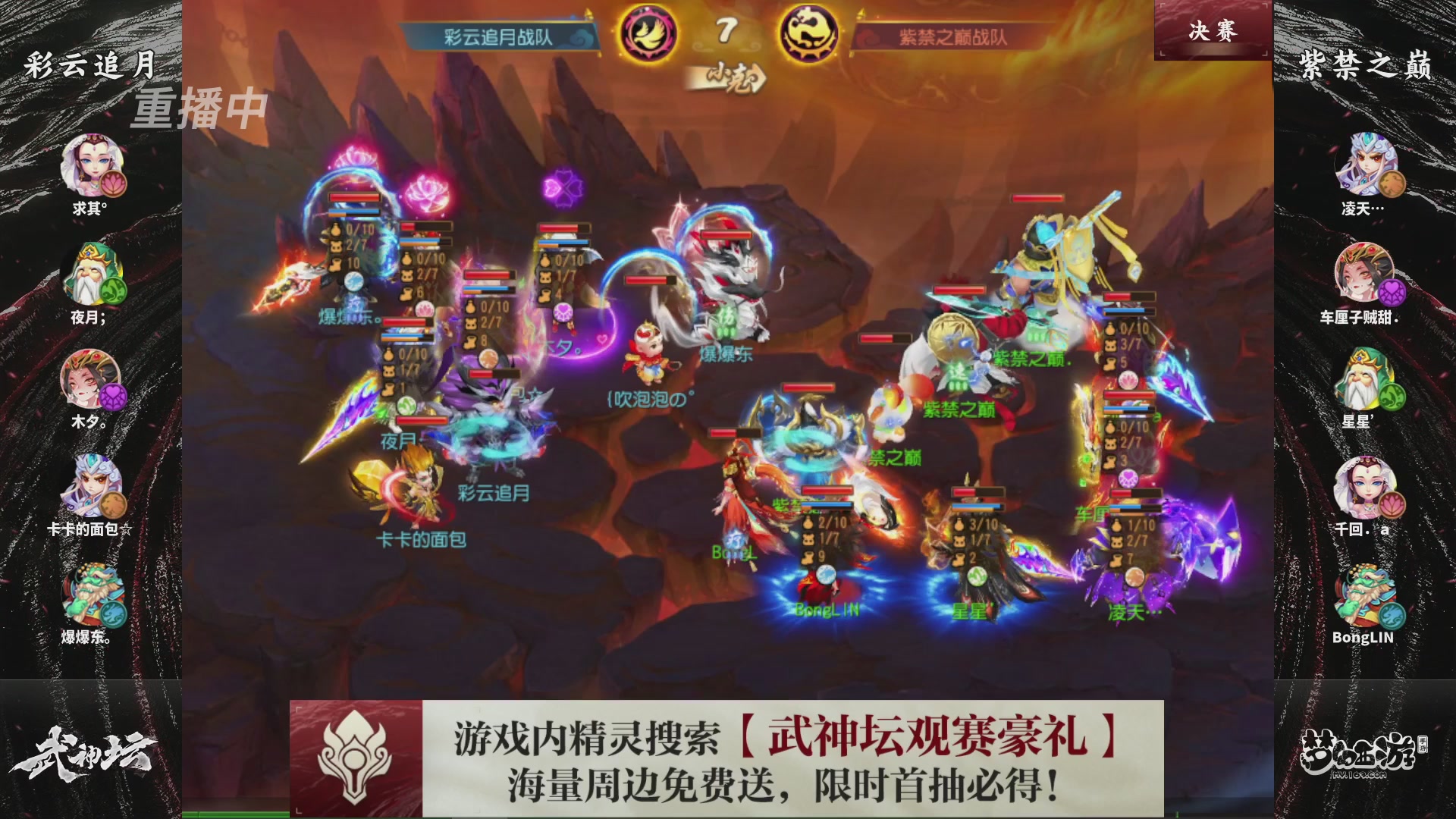Click the phoenix emblem of 彩云追月 team
This screenshot has width=1456, height=819.
(x=648, y=32)
